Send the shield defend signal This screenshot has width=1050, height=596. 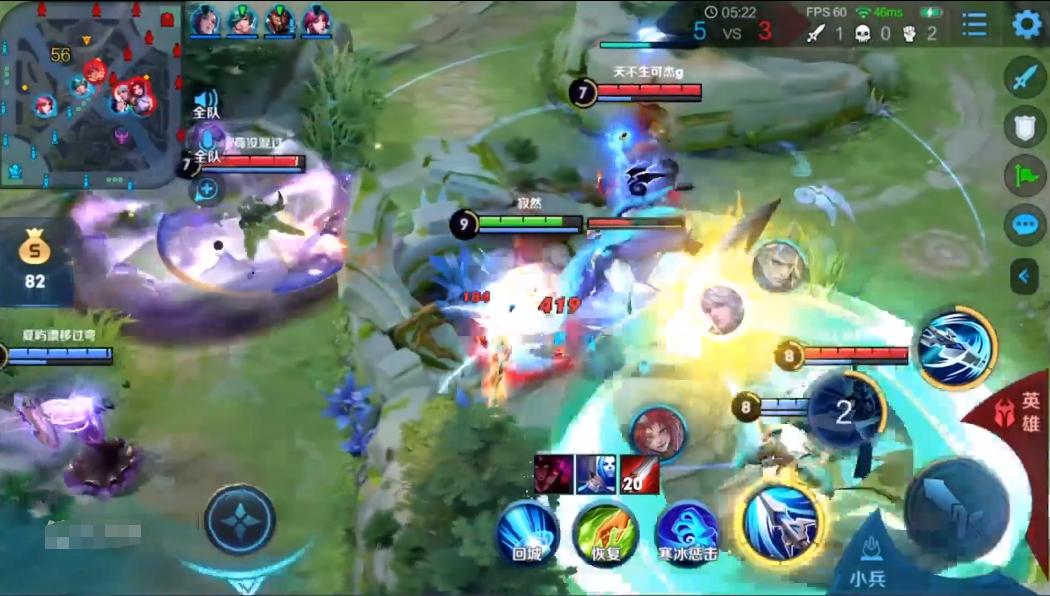click(x=1025, y=126)
